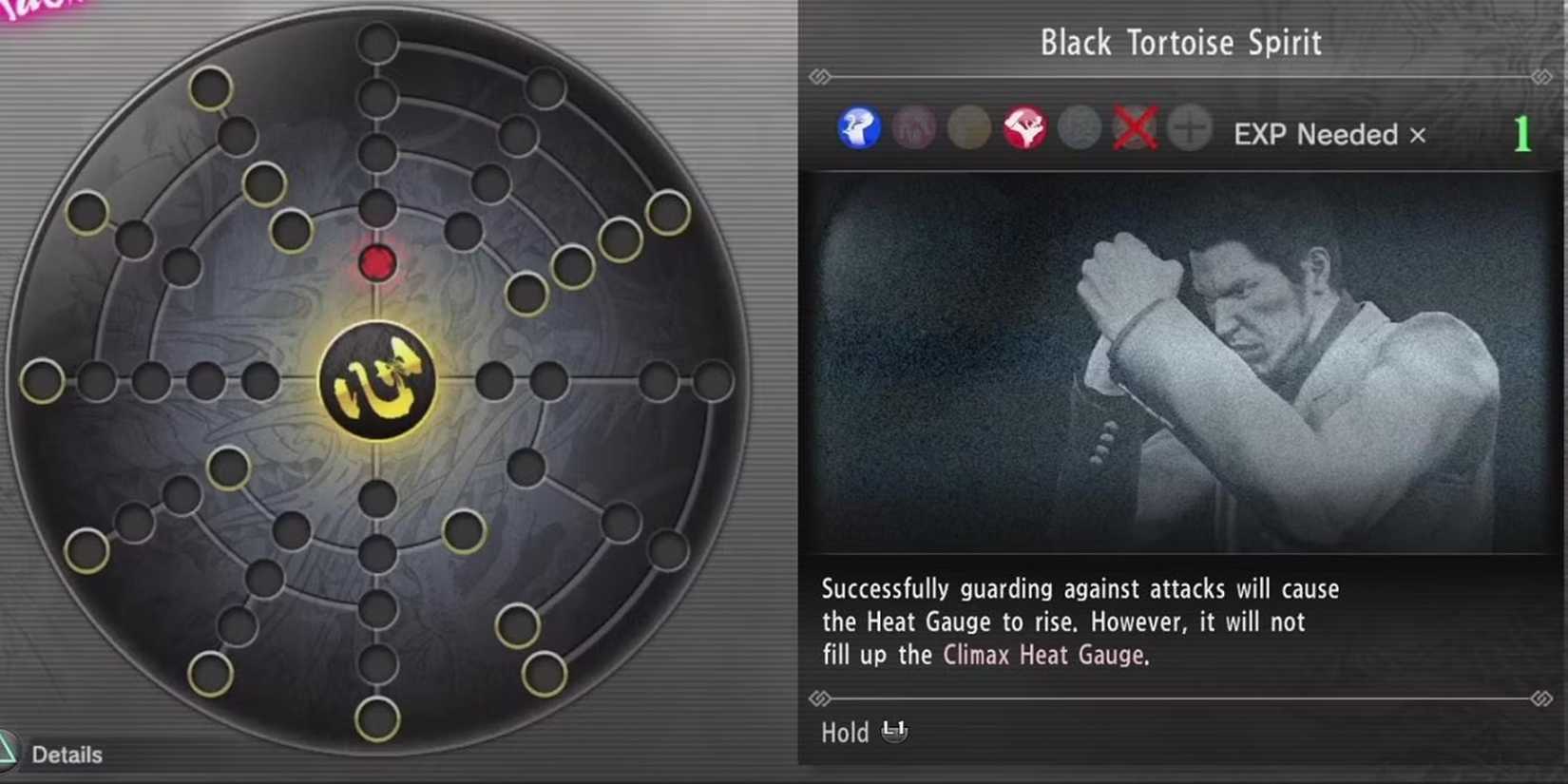
Task: Select the red Strength orb icon
Action: [1026, 126]
